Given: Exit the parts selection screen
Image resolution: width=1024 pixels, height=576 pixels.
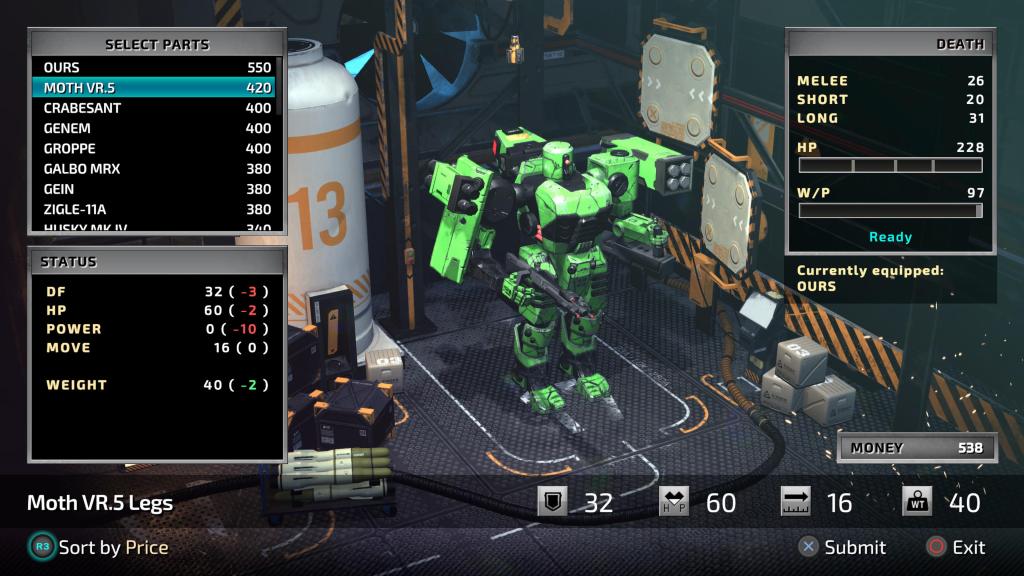Looking at the screenshot, I should coord(956,547).
